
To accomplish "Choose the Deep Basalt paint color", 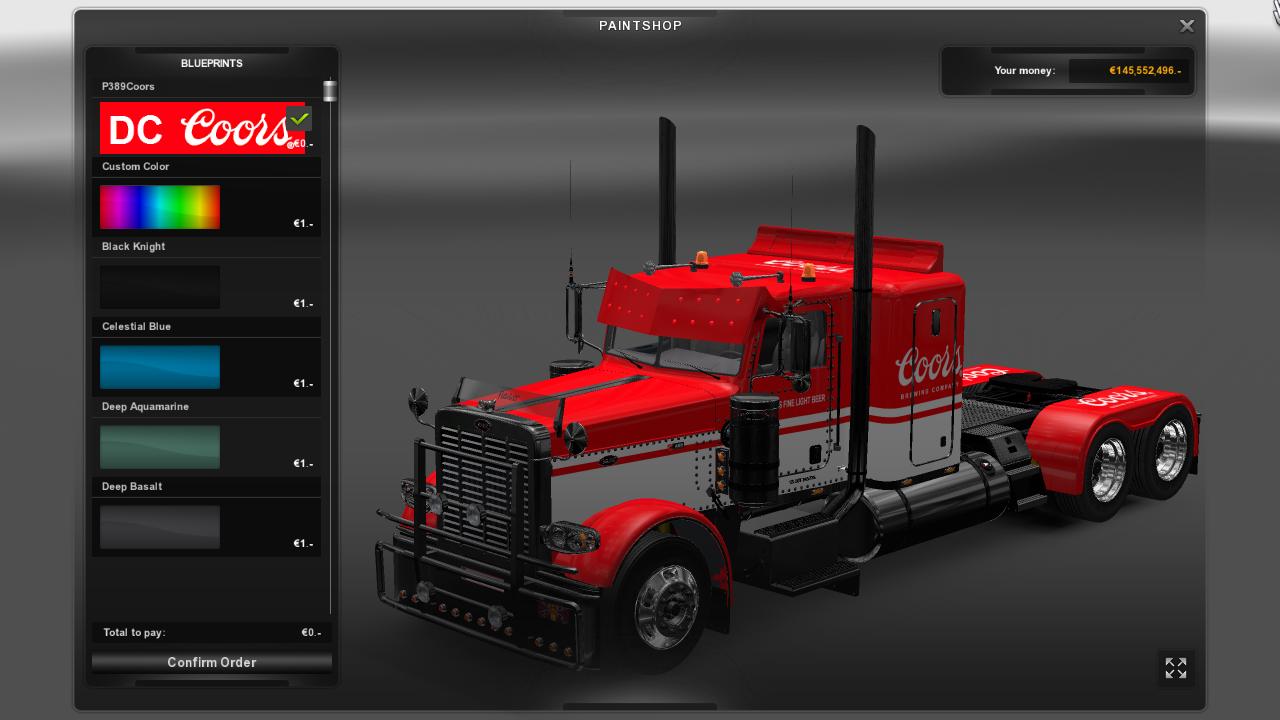I will 160,527.
